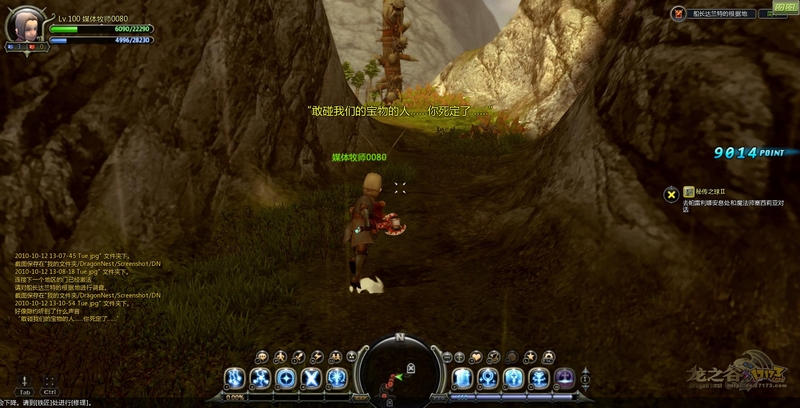Click the running figure small icon
This screenshot has width=800, height=408.
(281, 356)
